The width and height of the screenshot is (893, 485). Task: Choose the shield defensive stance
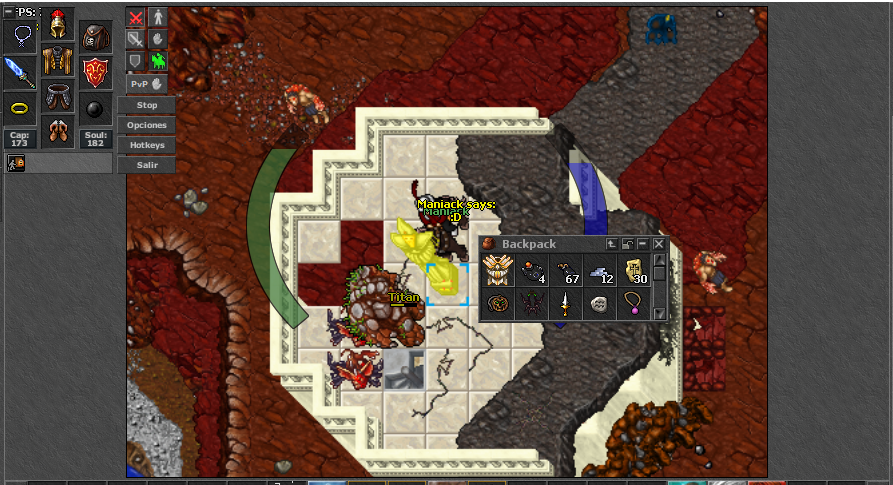[135, 61]
